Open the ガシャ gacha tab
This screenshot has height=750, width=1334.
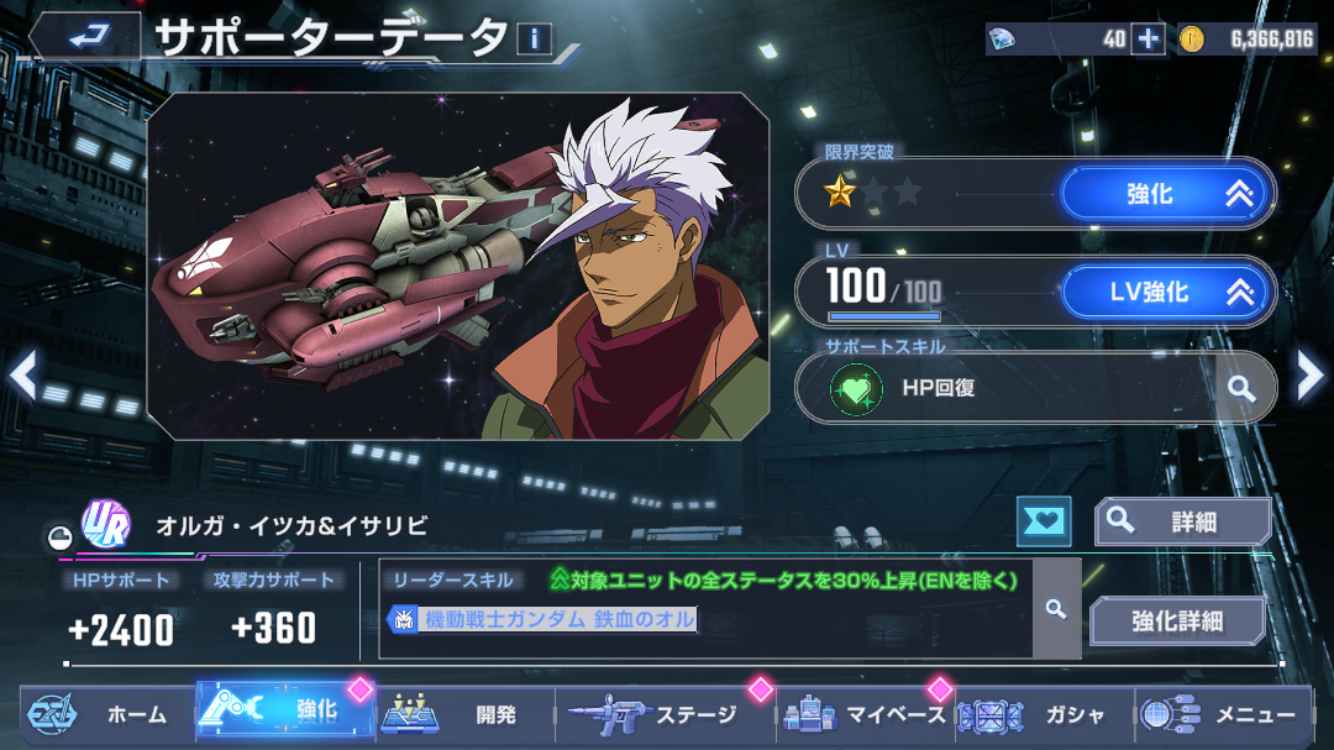[x=1045, y=714]
